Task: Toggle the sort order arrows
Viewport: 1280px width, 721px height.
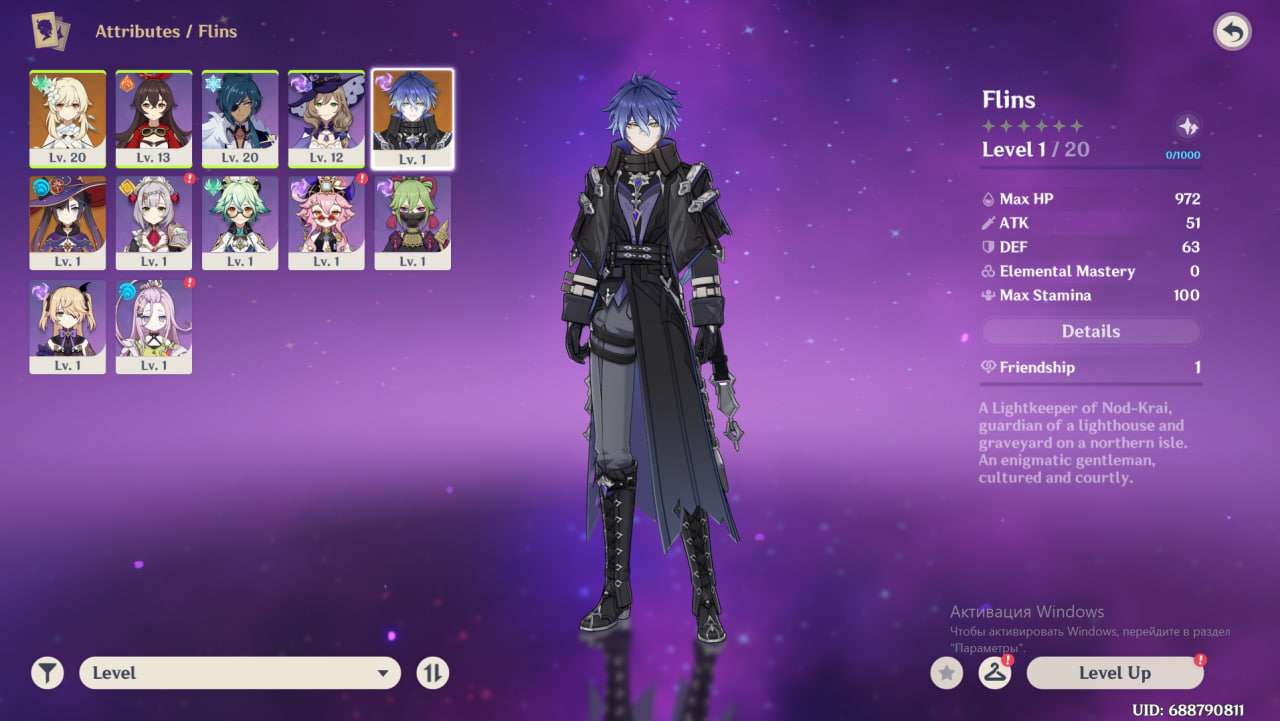Action: point(432,673)
